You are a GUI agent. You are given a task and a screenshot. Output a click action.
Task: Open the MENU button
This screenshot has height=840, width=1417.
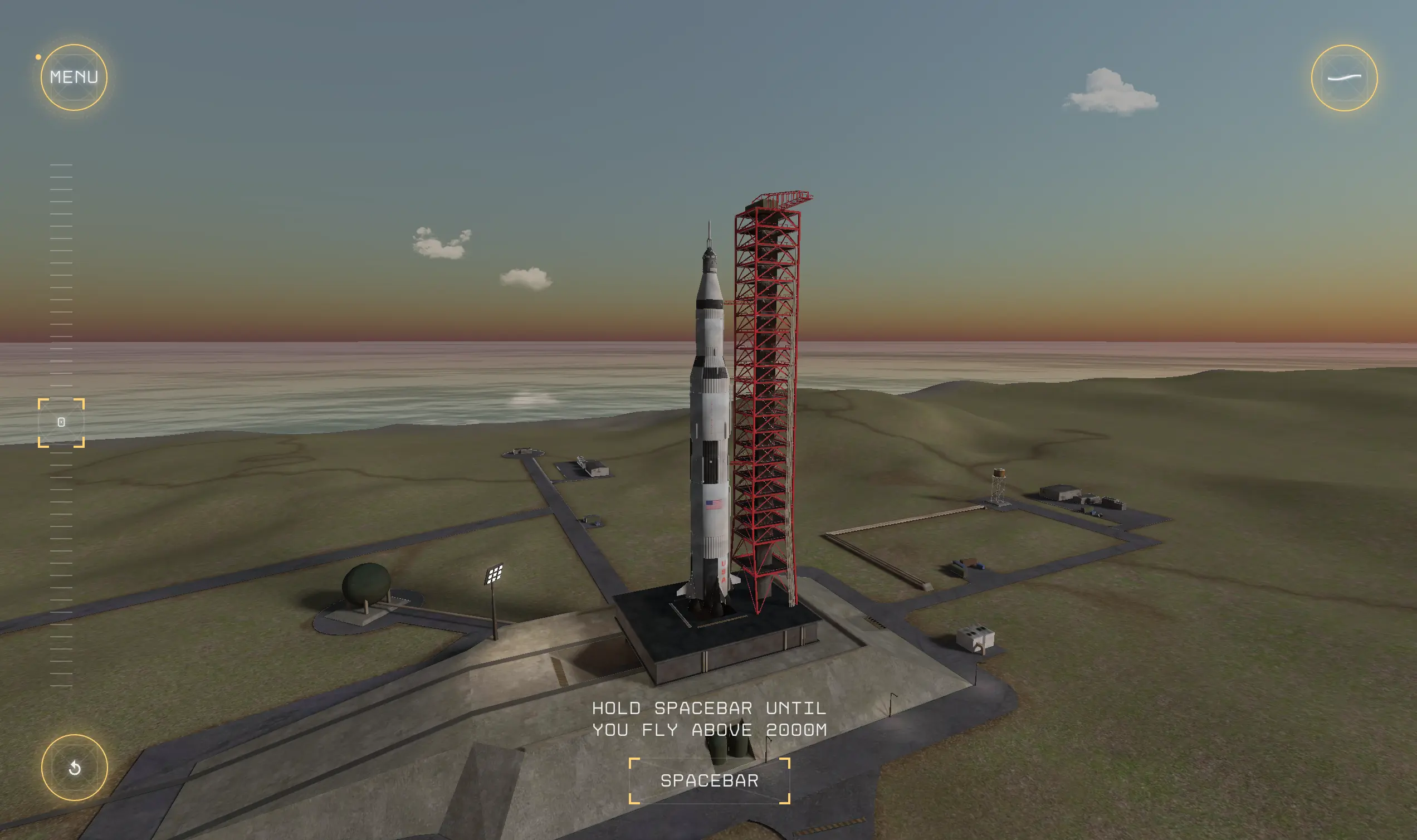click(74, 77)
